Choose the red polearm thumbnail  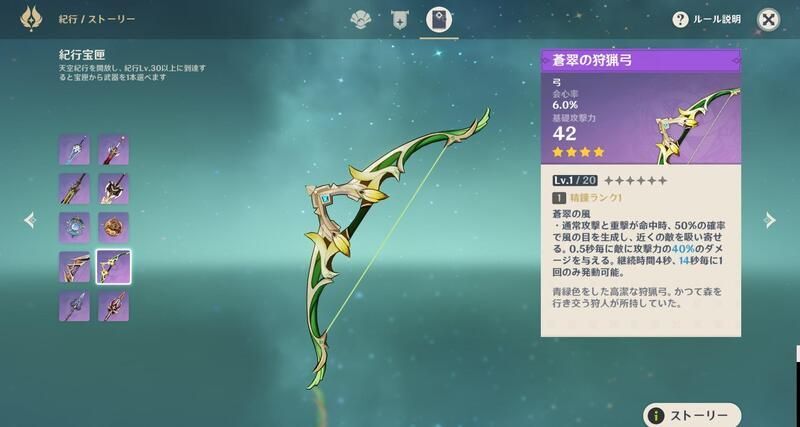[x=113, y=305]
